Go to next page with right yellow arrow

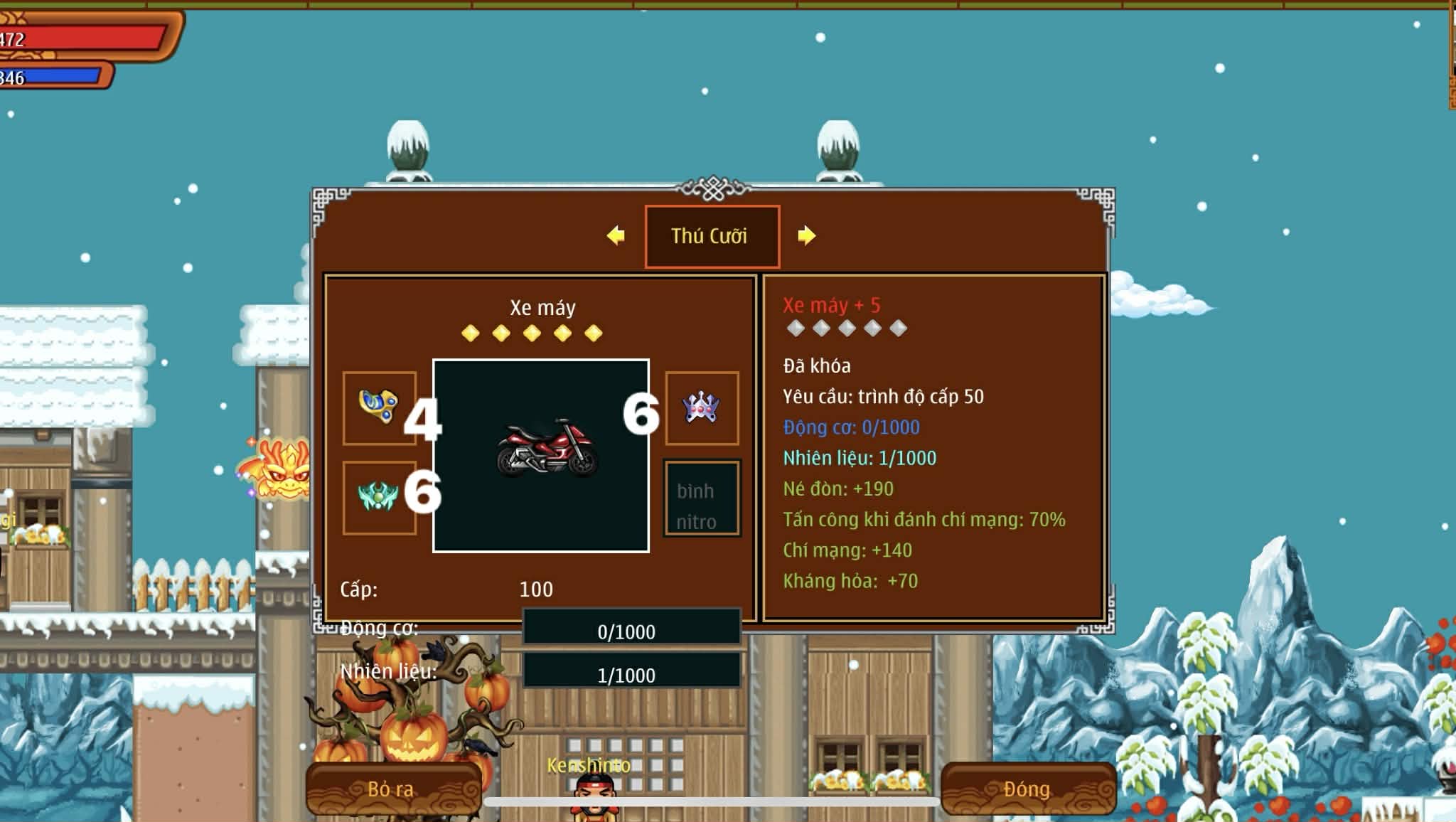[806, 235]
